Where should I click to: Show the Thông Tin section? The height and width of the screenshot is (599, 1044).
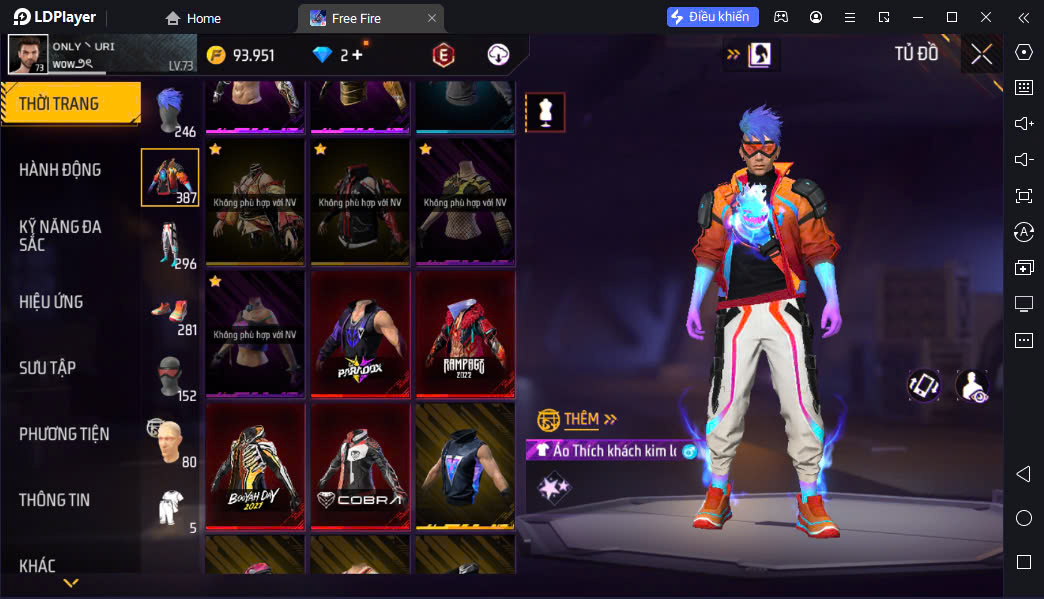pos(54,500)
